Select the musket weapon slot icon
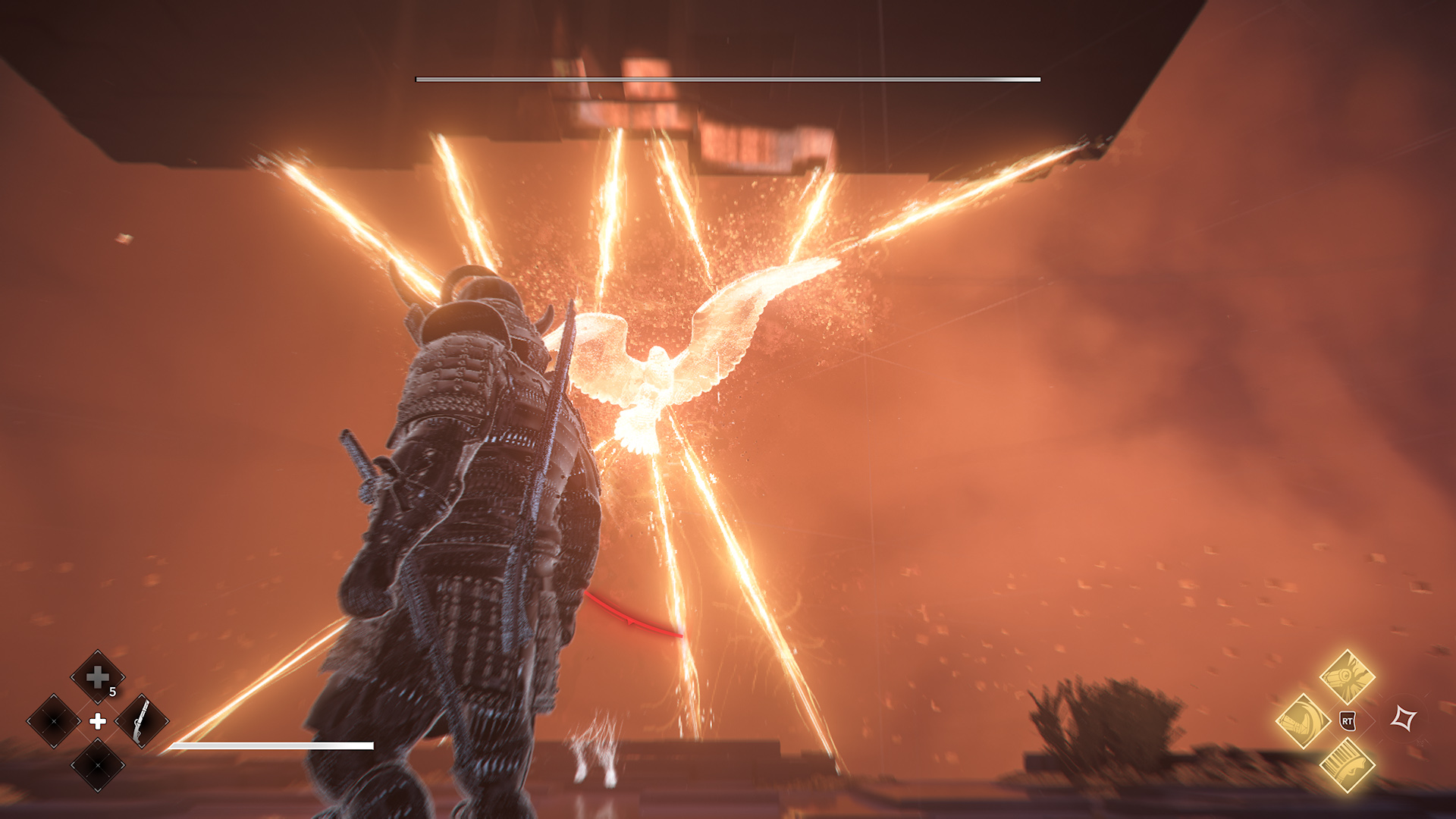The height and width of the screenshot is (819, 1456). (142, 722)
